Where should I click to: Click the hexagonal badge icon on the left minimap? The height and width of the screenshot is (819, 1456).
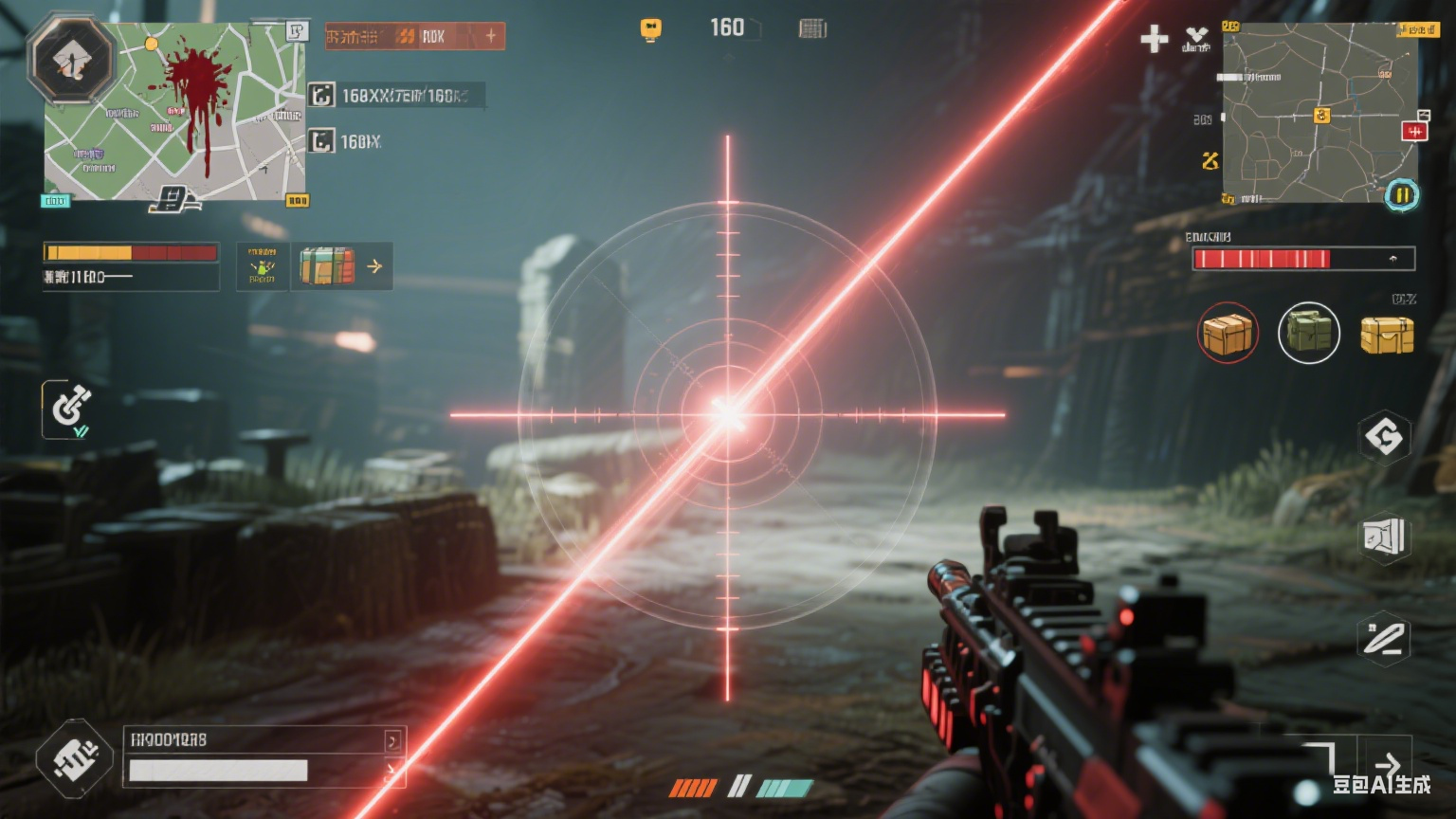[x=71, y=61]
